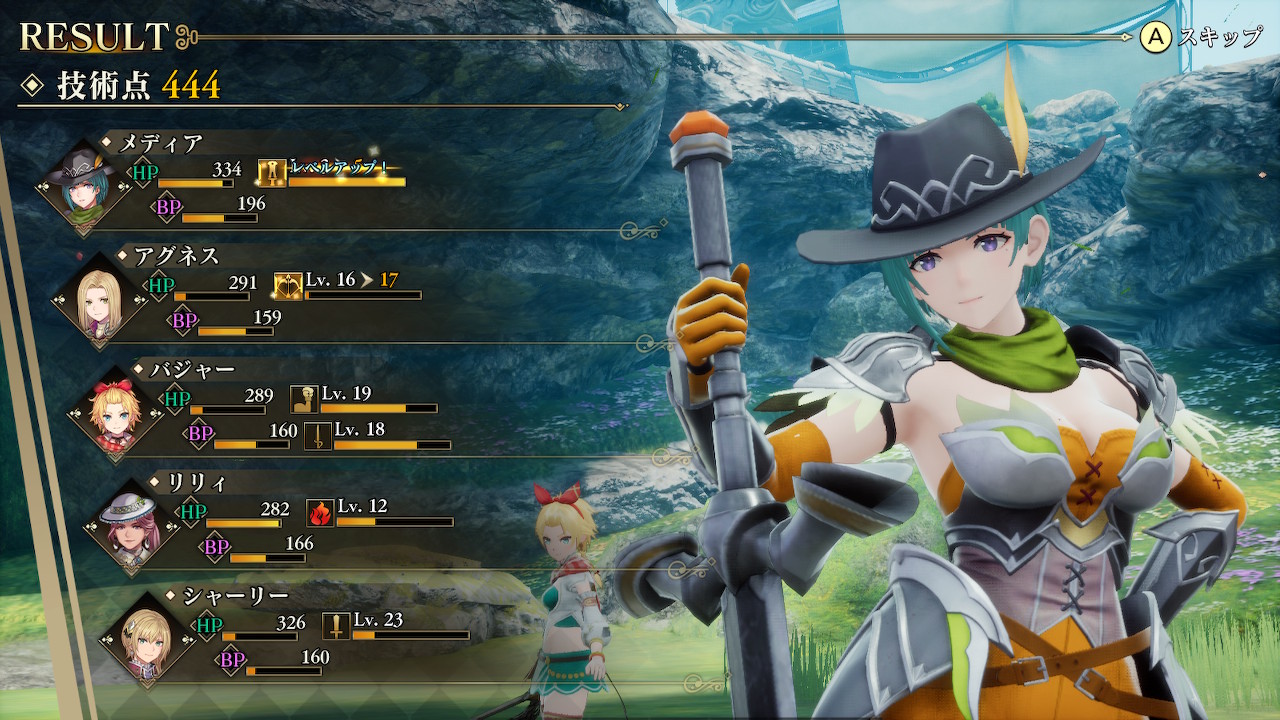The width and height of the screenshot is (1280, 720).
Task: Click シャーリー's Lv. 23 sword skill icon
Action: [x=336, y=627]
